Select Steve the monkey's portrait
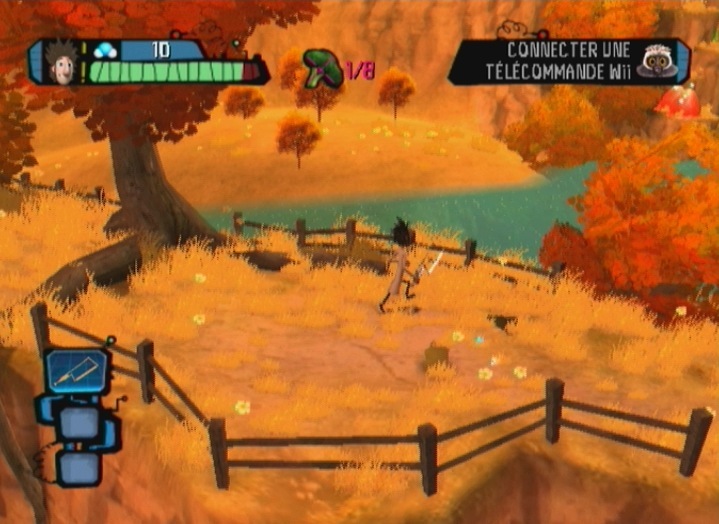This screenshot has width=719, height=524. coord(657,61)
